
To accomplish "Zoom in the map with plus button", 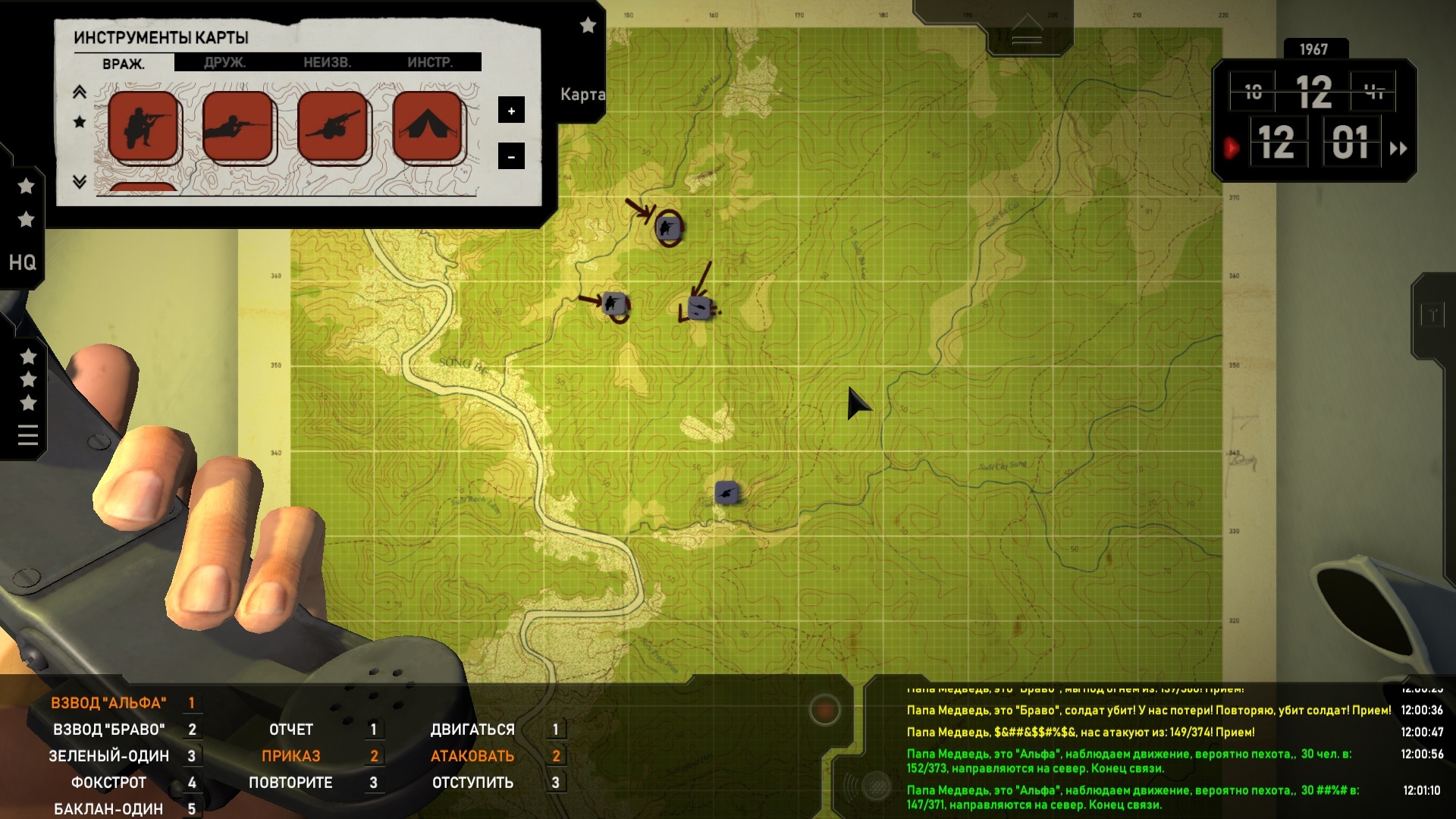I will [511, 111].
